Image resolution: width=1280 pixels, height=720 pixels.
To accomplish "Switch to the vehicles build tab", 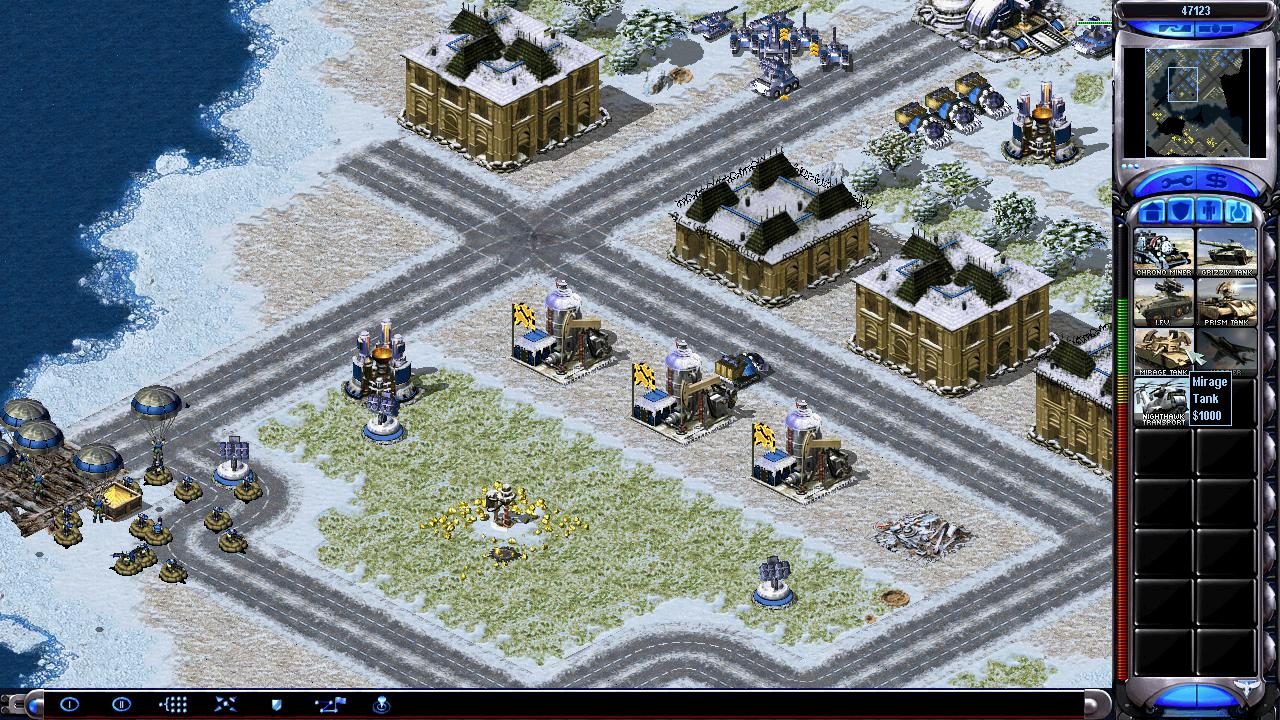I will coord(1237,212).
